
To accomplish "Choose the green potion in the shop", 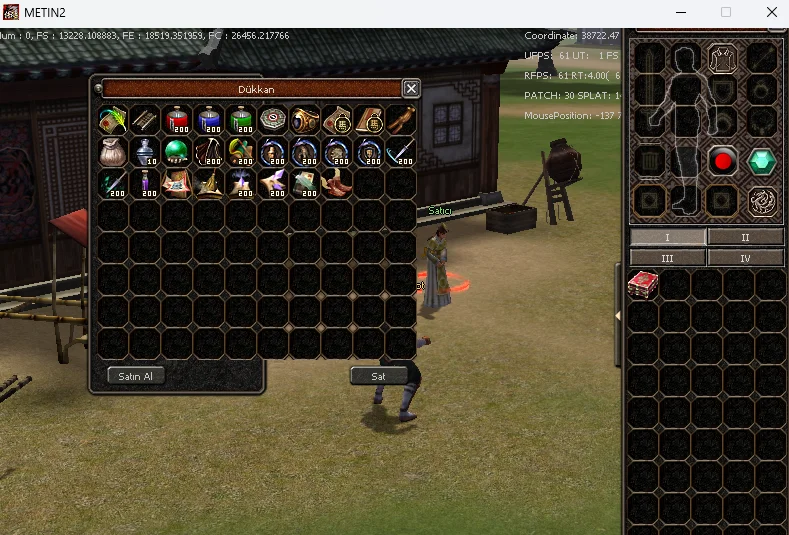I will (x=241, y=120).
